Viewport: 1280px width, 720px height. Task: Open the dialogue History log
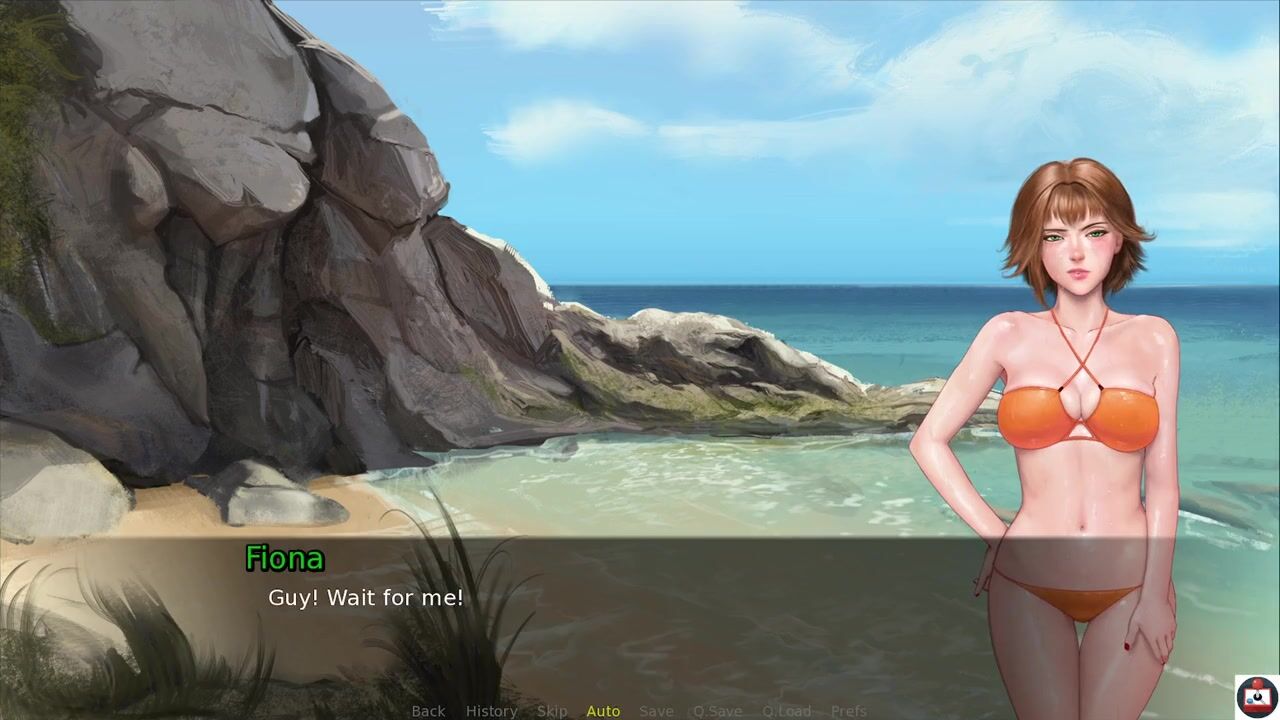tap(491, 711)
